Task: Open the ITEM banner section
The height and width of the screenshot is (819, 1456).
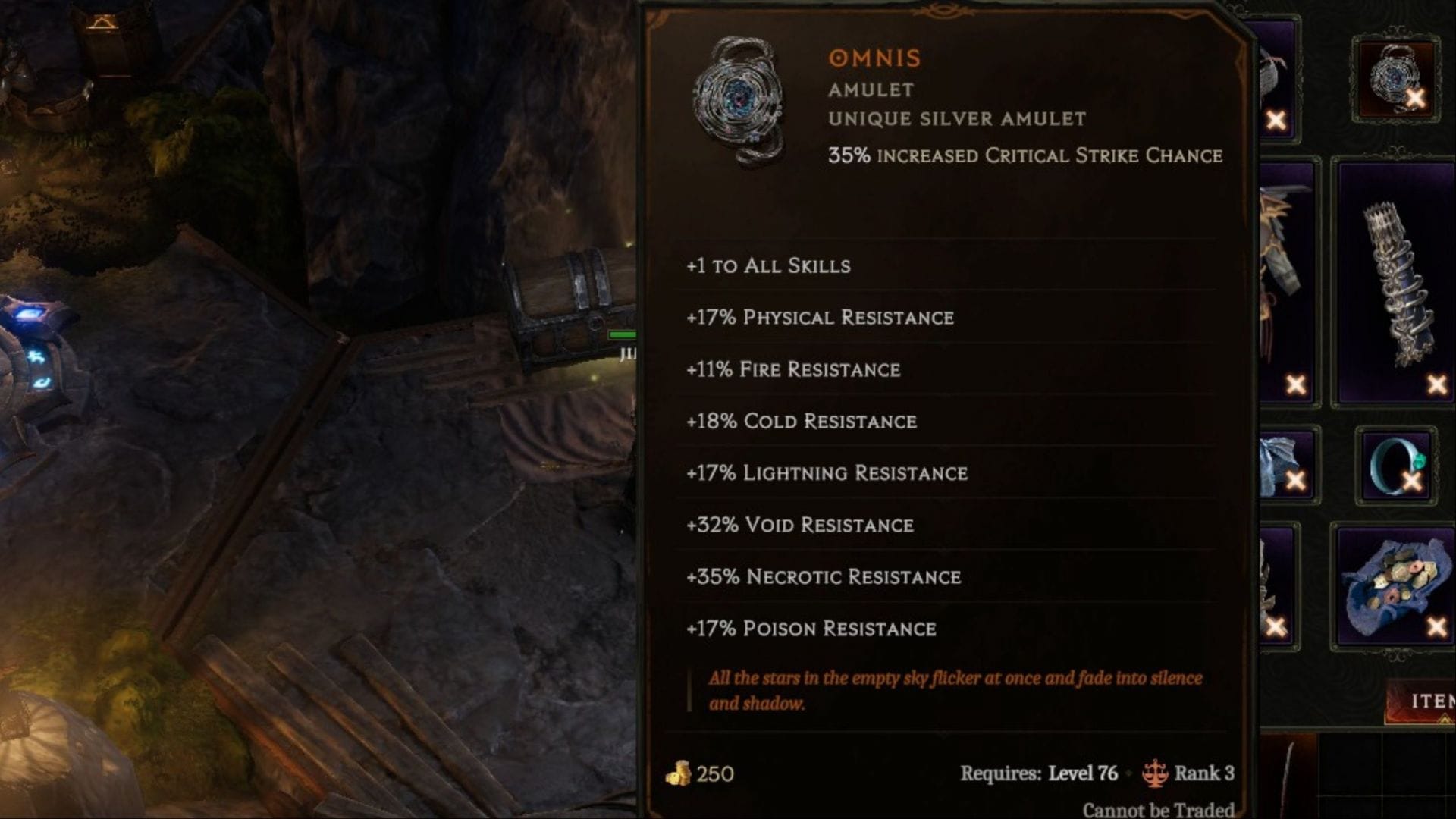Action: click(1432, 700)
